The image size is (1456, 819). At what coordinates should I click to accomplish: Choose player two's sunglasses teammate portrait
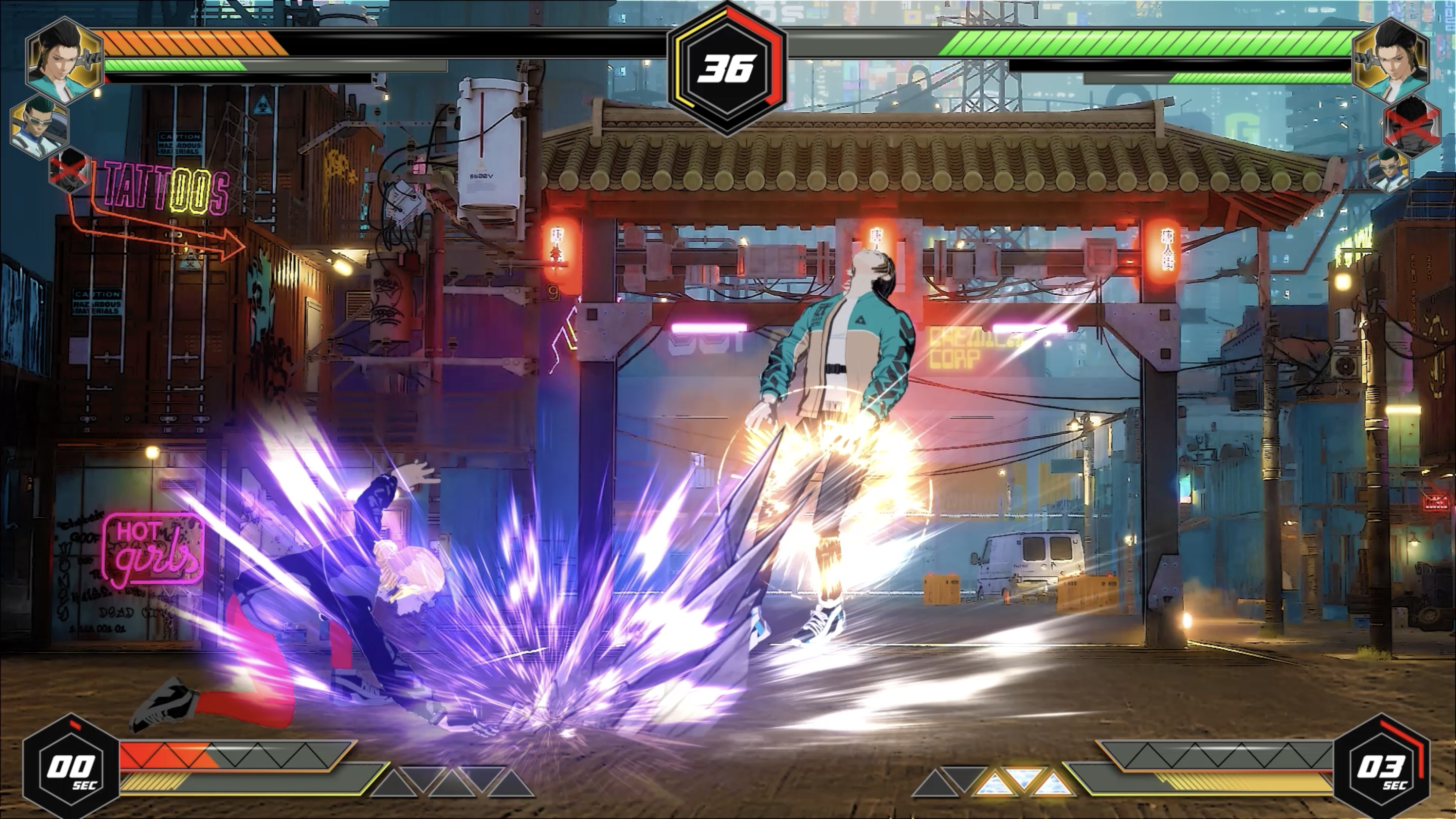point(1388,168)
